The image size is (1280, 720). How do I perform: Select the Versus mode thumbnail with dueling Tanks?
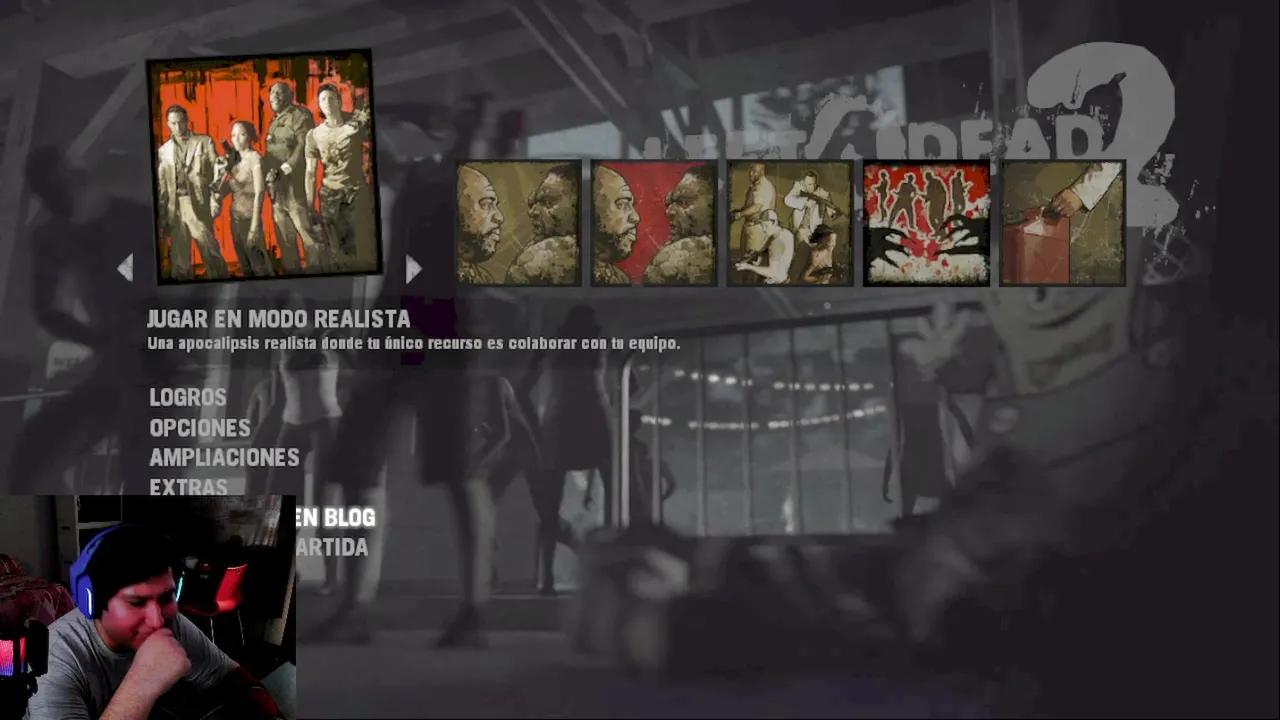tap(518, 222)
